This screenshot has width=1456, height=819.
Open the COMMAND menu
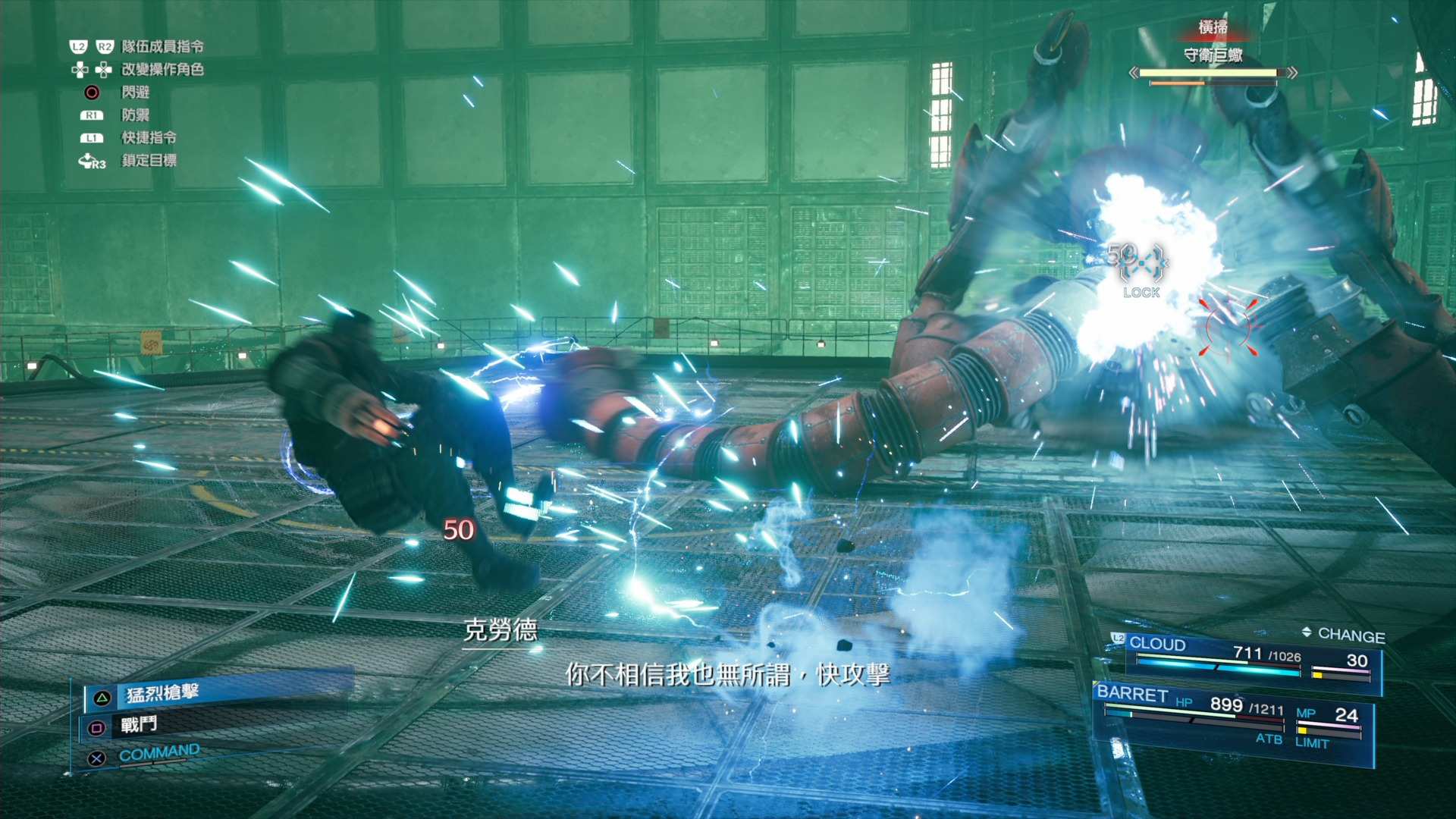(x=158, y=753)
